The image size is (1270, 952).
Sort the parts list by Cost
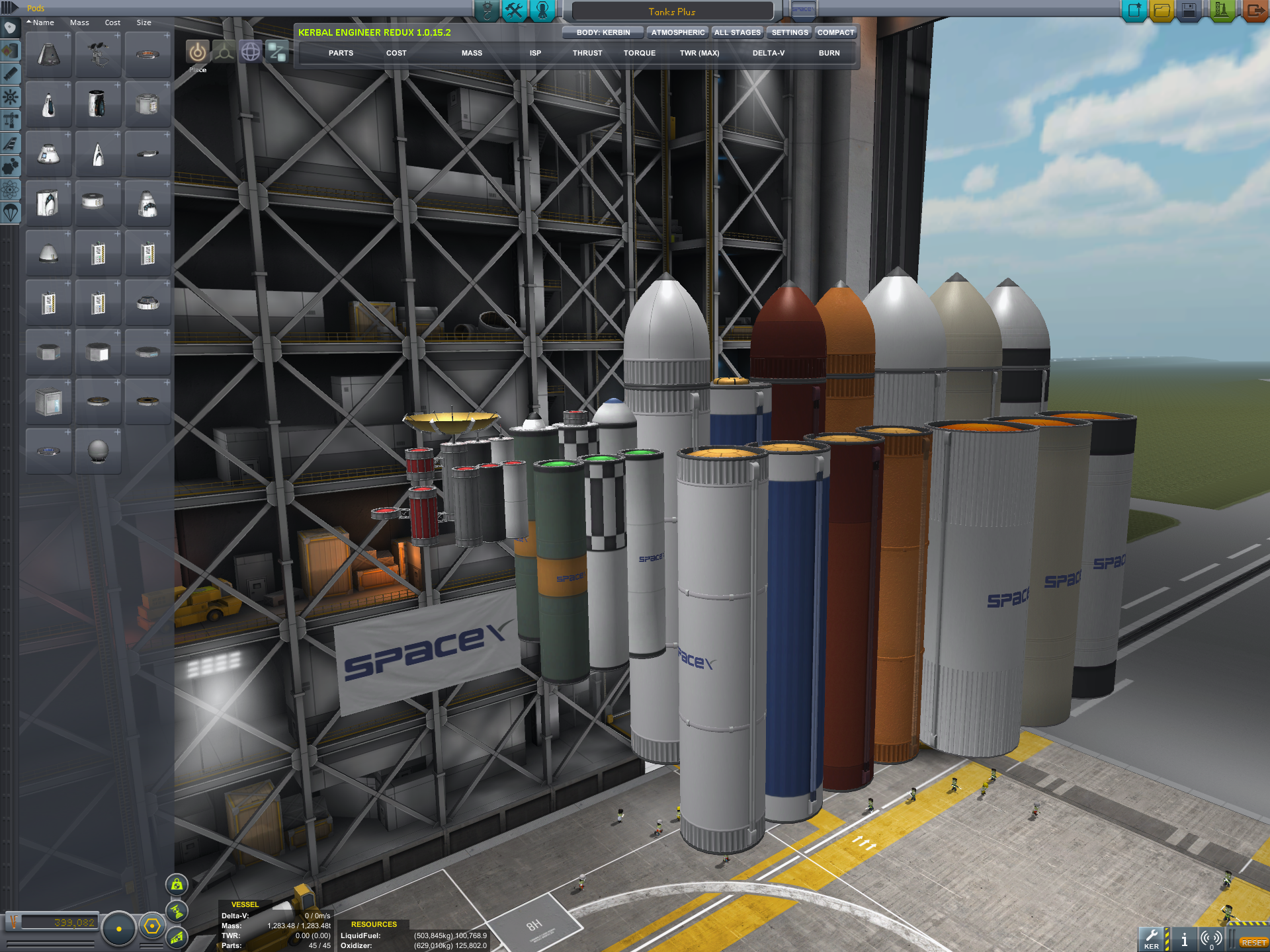tap(112, 22)
